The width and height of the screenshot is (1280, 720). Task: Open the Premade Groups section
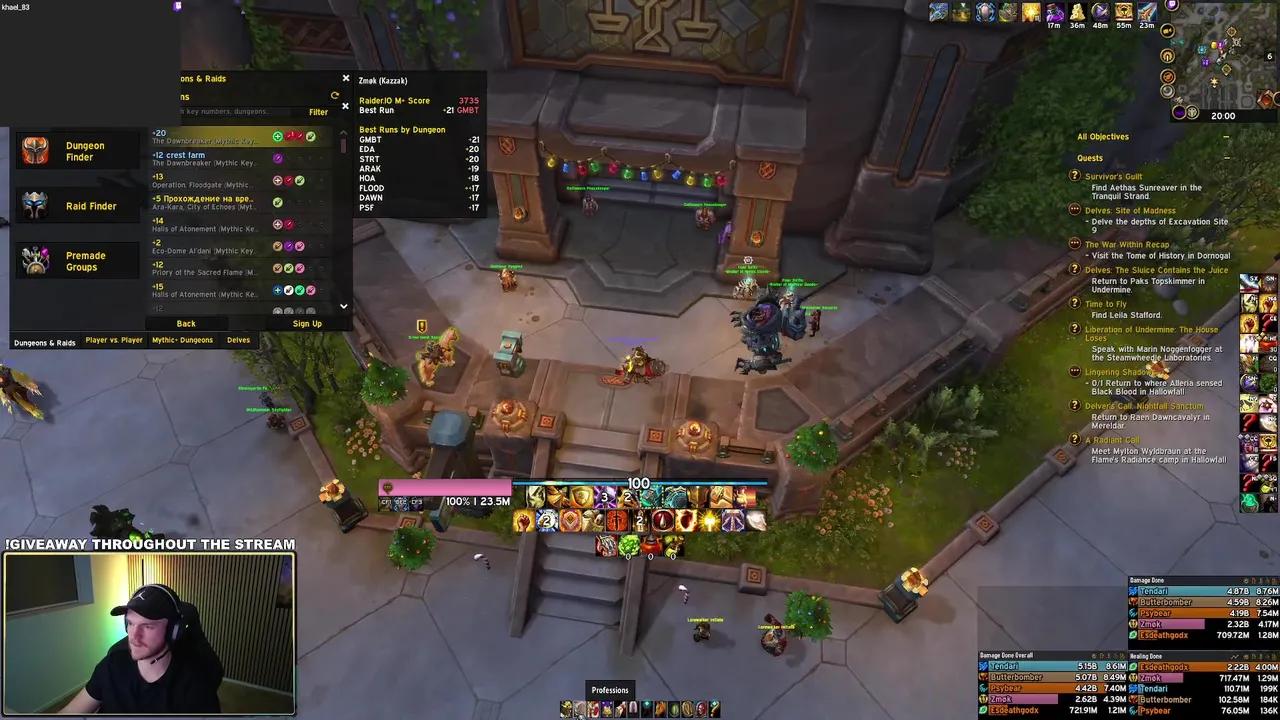[77, 261]
